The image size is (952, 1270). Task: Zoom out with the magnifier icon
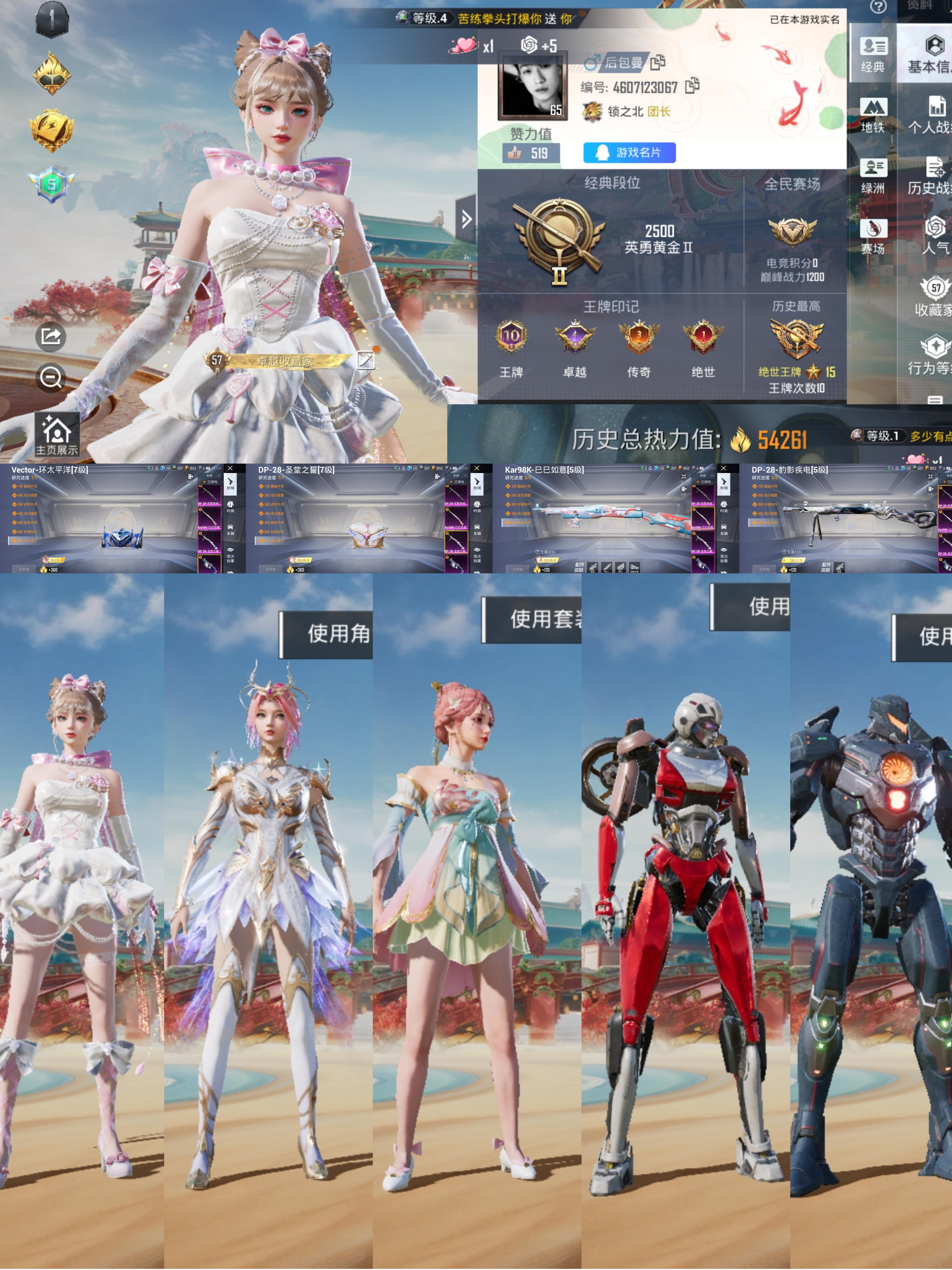click(51, 378)
